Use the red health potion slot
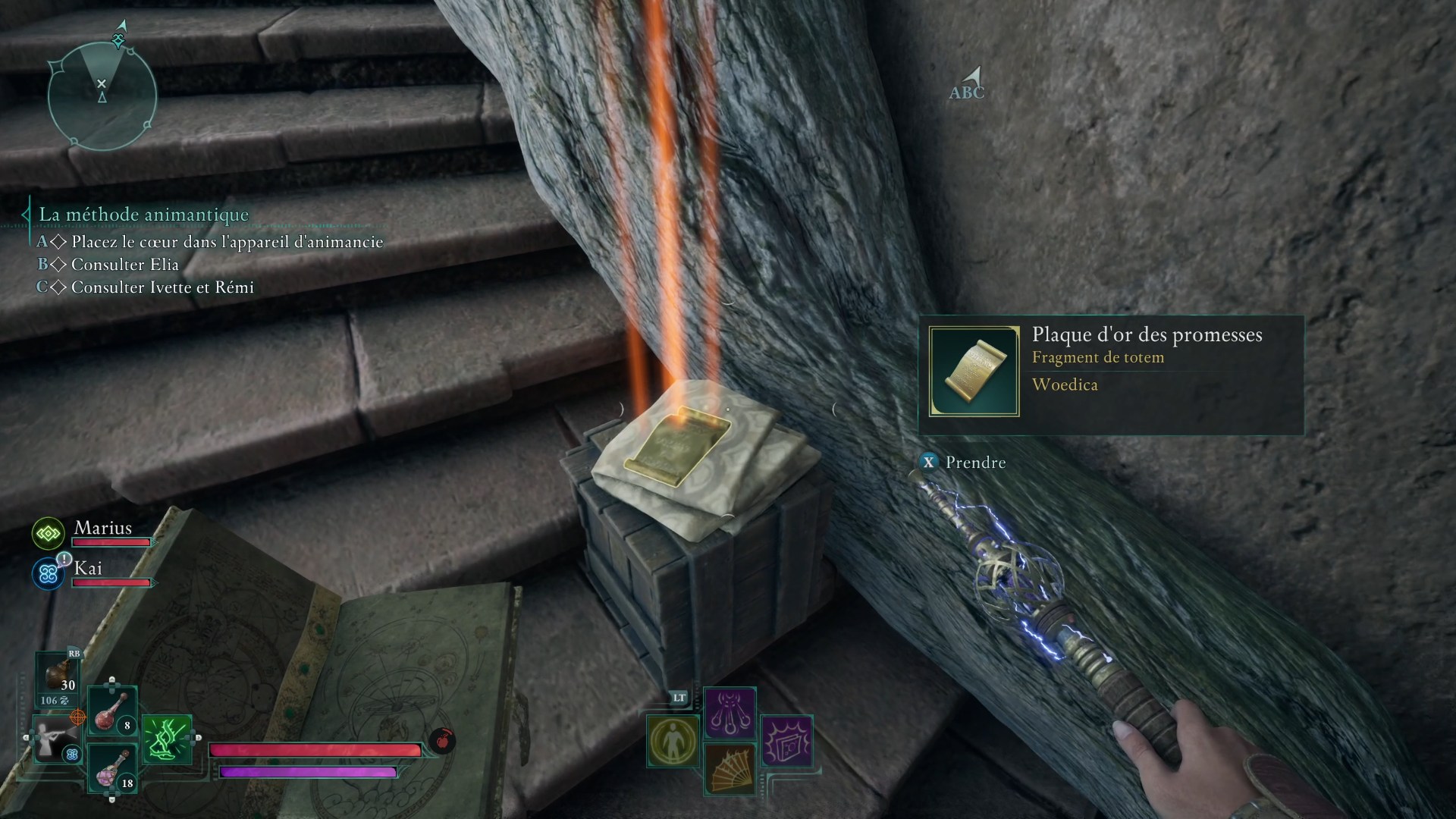 (x=112, y=712)
